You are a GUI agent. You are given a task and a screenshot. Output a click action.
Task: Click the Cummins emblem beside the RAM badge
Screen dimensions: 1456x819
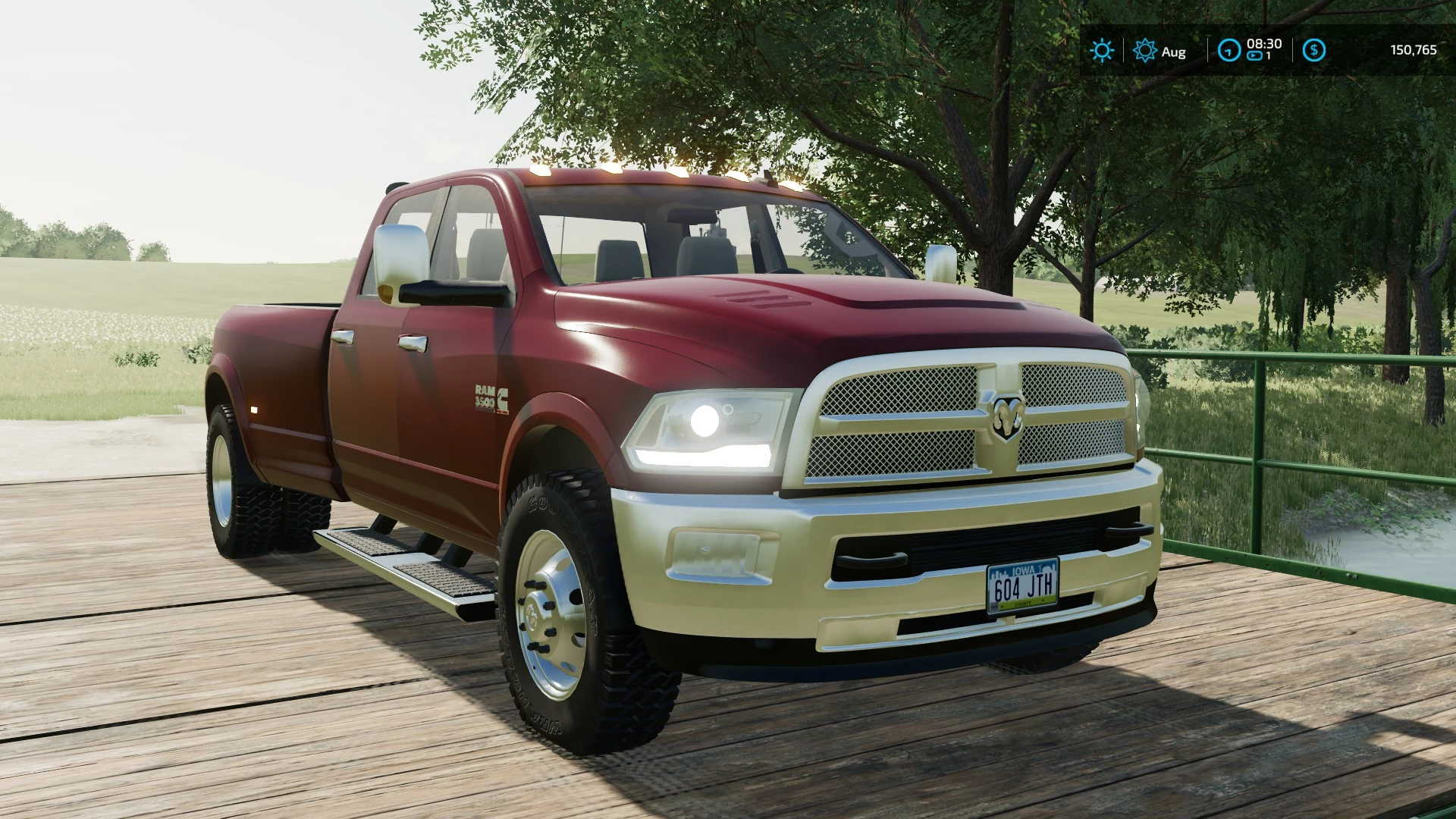coord(502,400)
